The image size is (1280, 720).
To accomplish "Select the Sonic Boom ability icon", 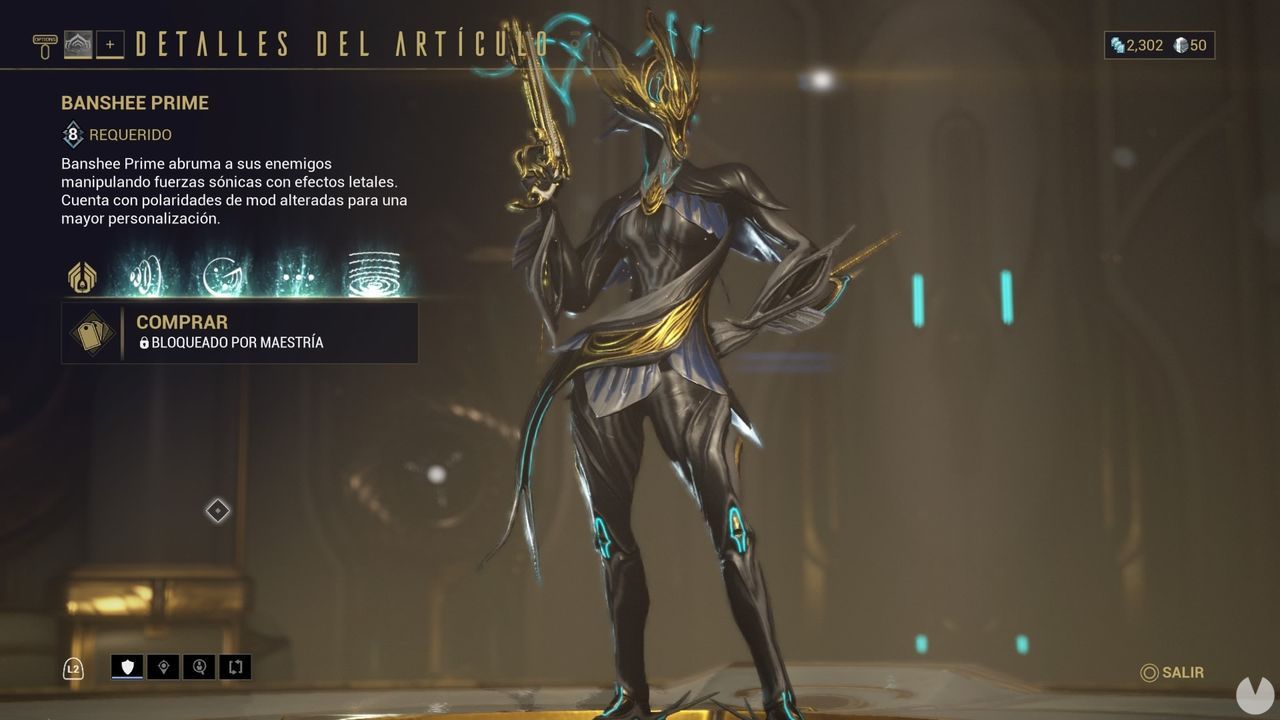I will coord(145,272).
